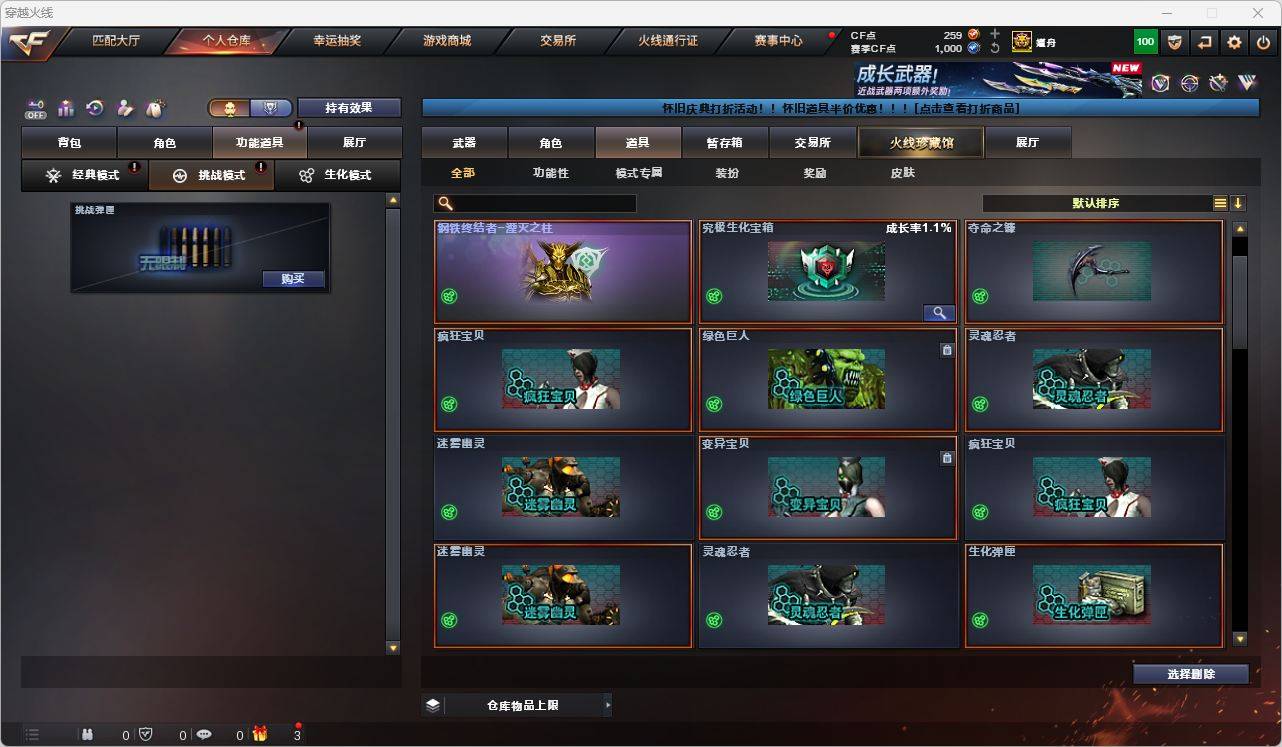The height and width of the screenshot is (747, 1282).
Task: Click the ranking bar-chart icon under the logo
Action: point(65,108)
